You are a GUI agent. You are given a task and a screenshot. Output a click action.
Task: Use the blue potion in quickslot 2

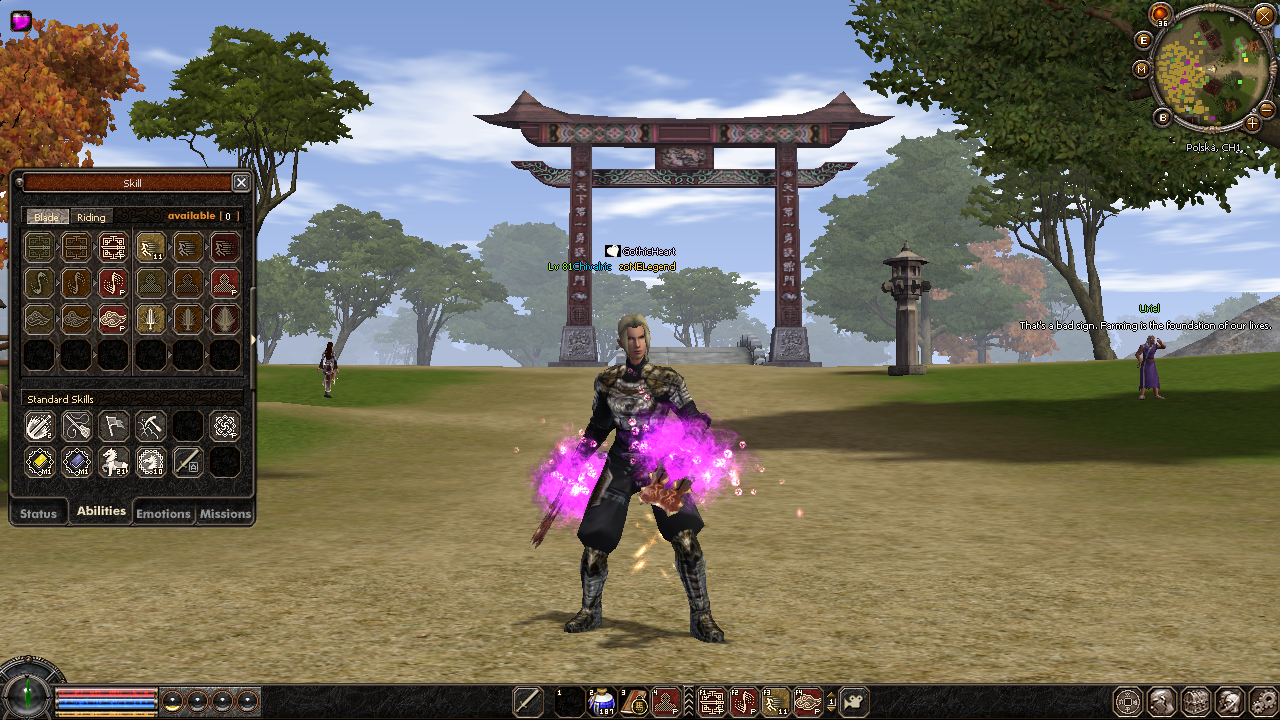[601, 702]
